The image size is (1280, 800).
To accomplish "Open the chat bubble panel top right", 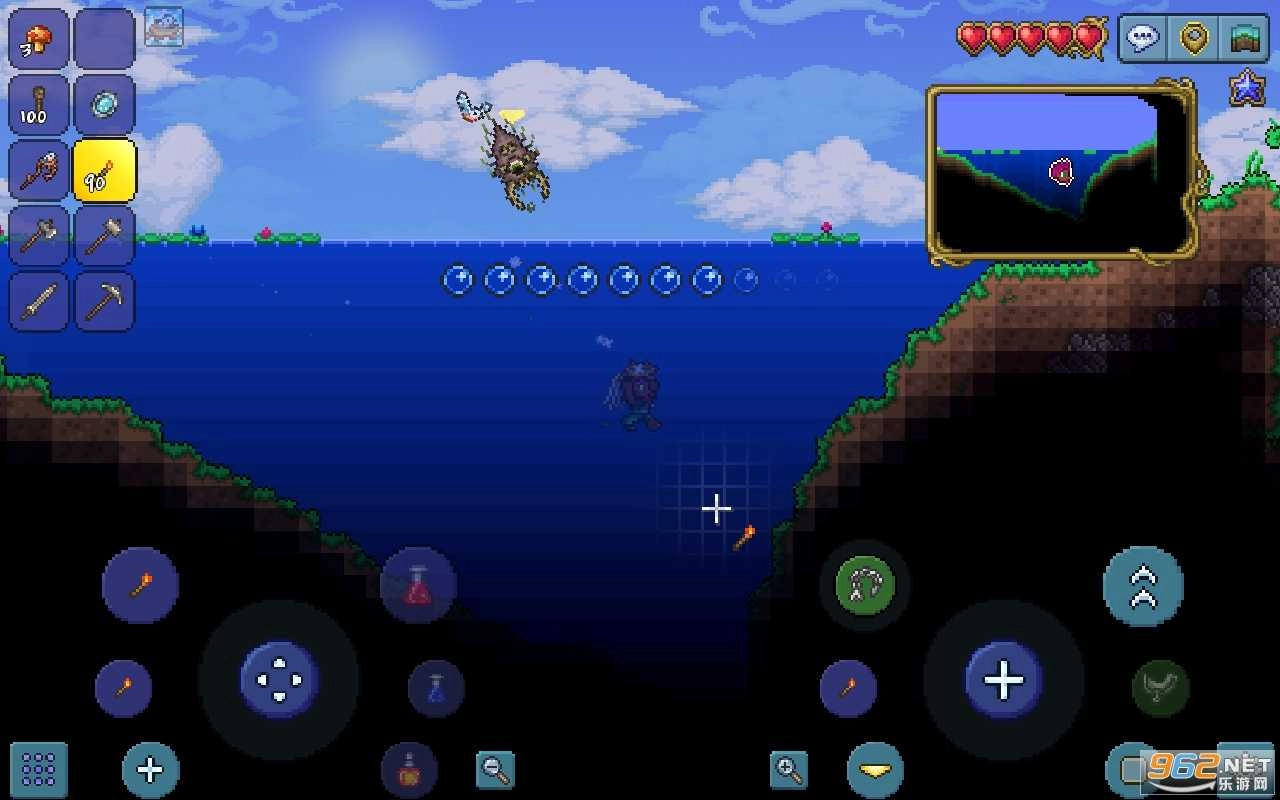I will point(1141,38).
